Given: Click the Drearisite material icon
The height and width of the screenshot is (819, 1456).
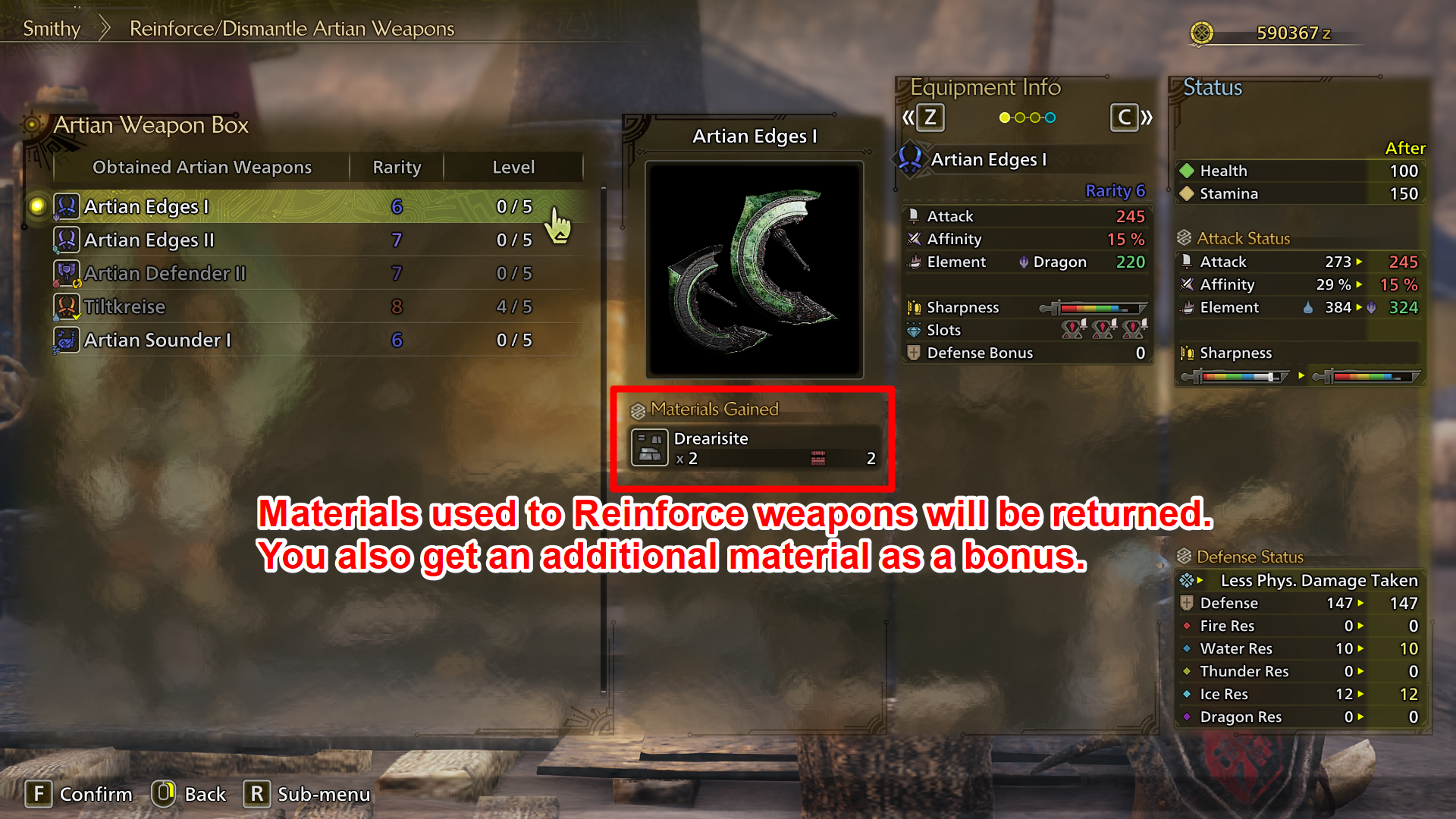Looking at the screenshot, I should point(650,447).
